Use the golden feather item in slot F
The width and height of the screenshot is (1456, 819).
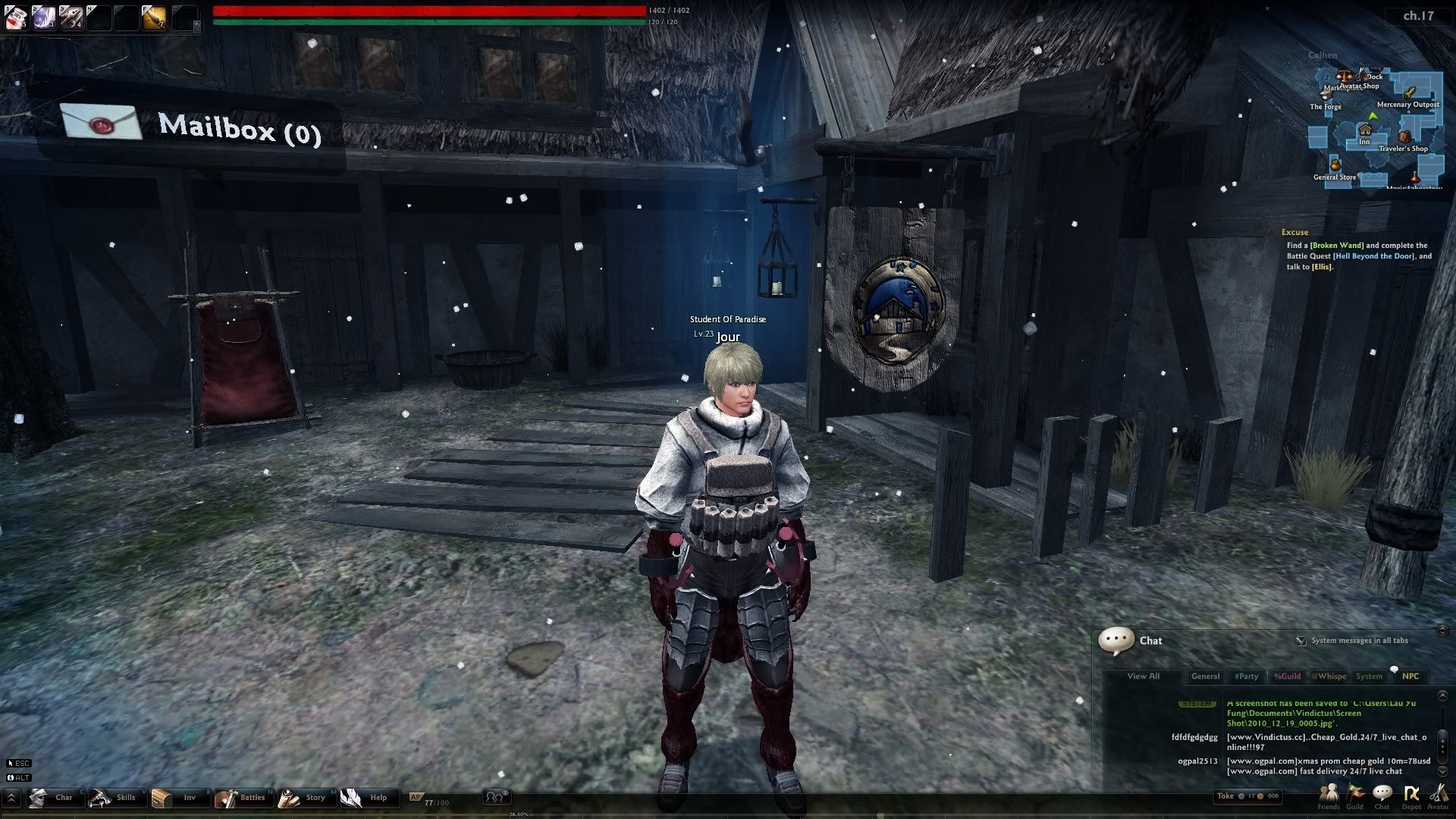click(154, 17)
